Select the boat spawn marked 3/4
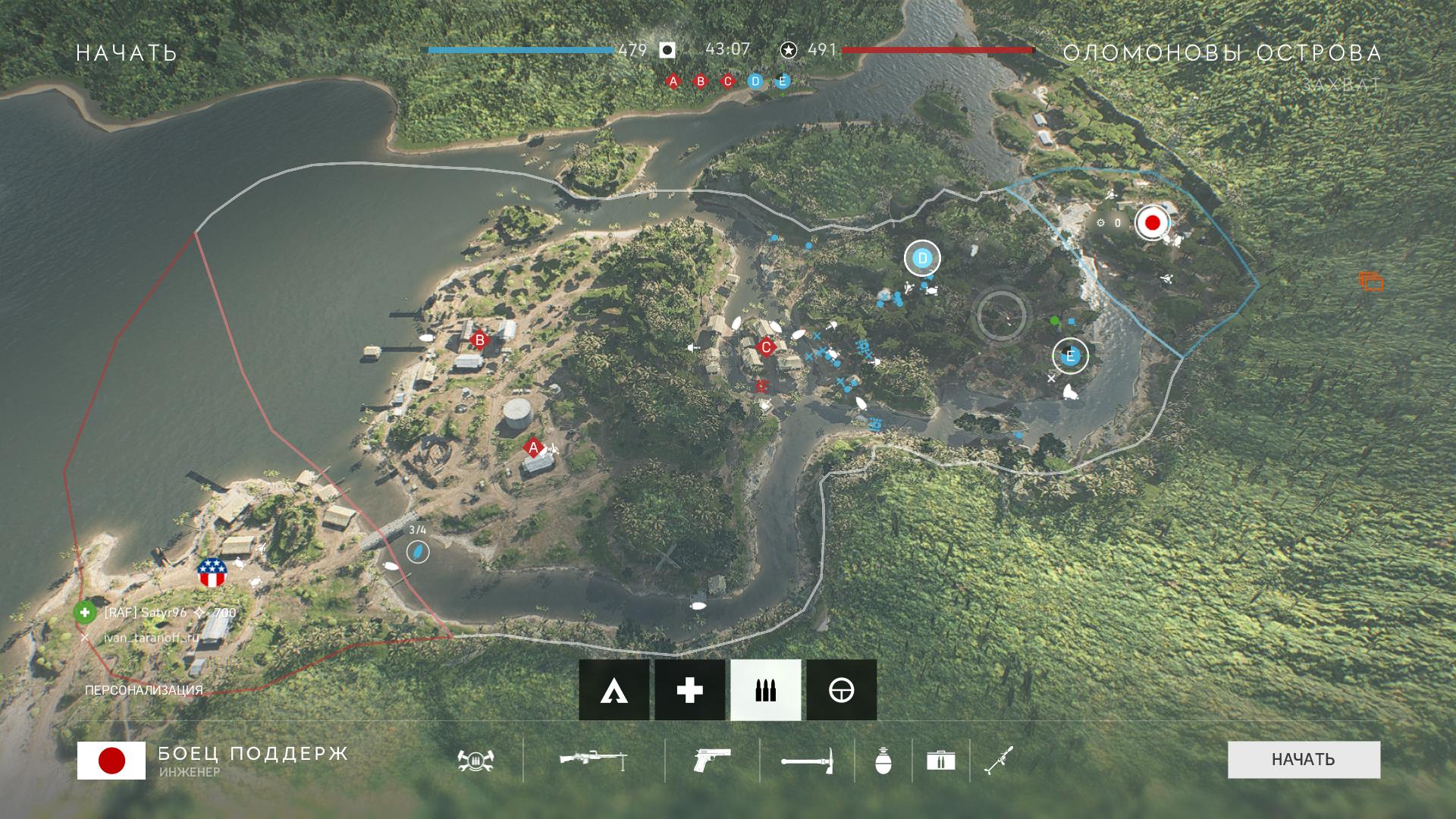 click(x=418, y=552)
